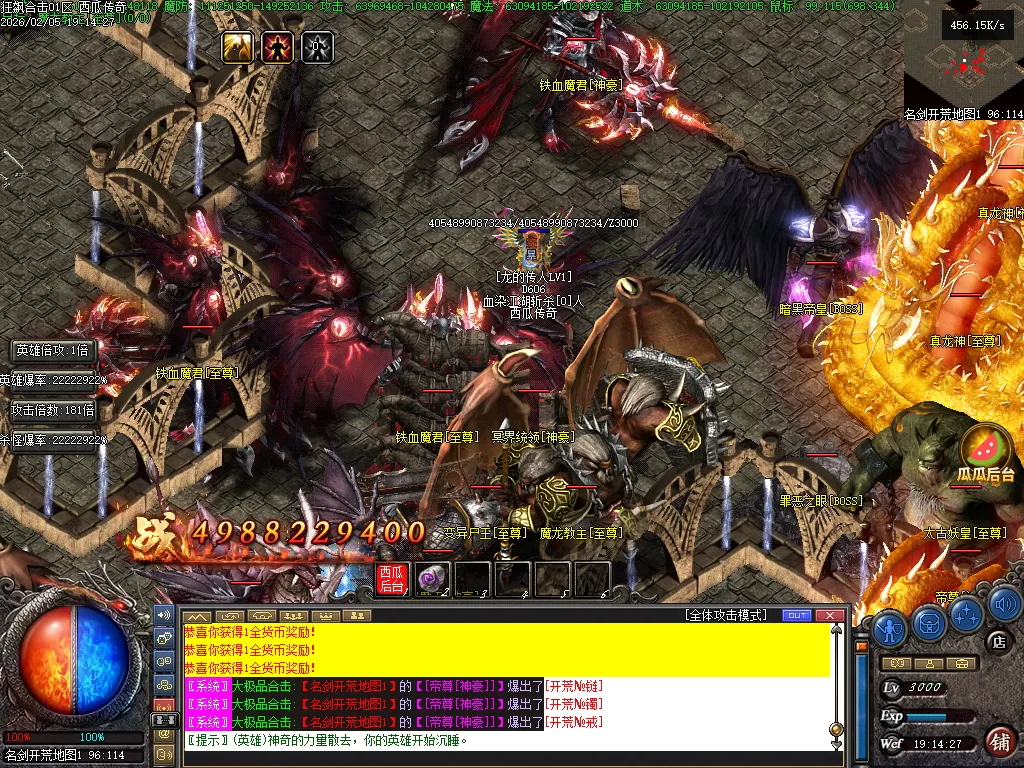Open the skills panel with the sparkle button
The width and height of the screenshot is (1024, 768).
tap(966, 613)
